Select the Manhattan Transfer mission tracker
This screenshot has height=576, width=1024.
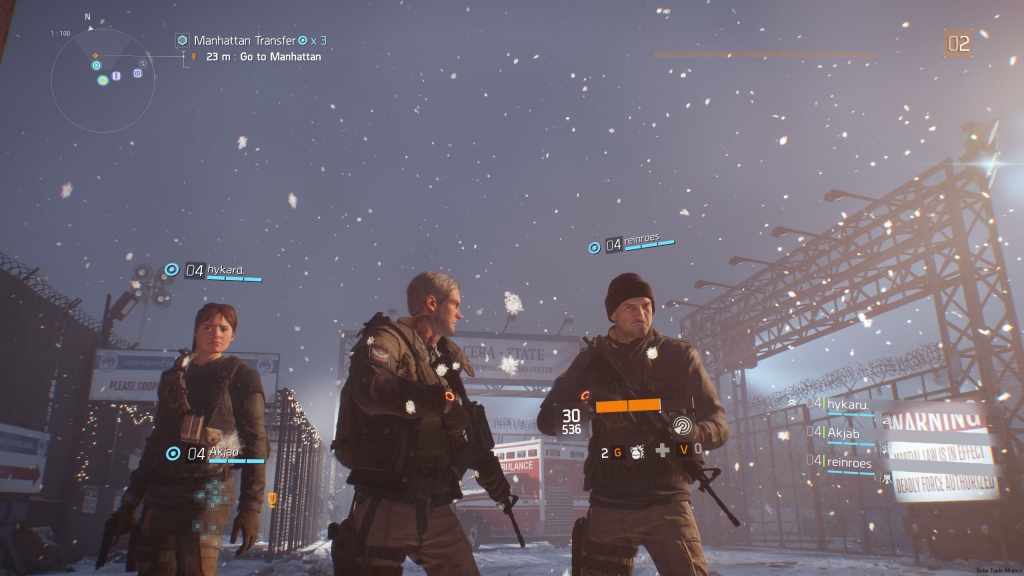click(245, 40)
